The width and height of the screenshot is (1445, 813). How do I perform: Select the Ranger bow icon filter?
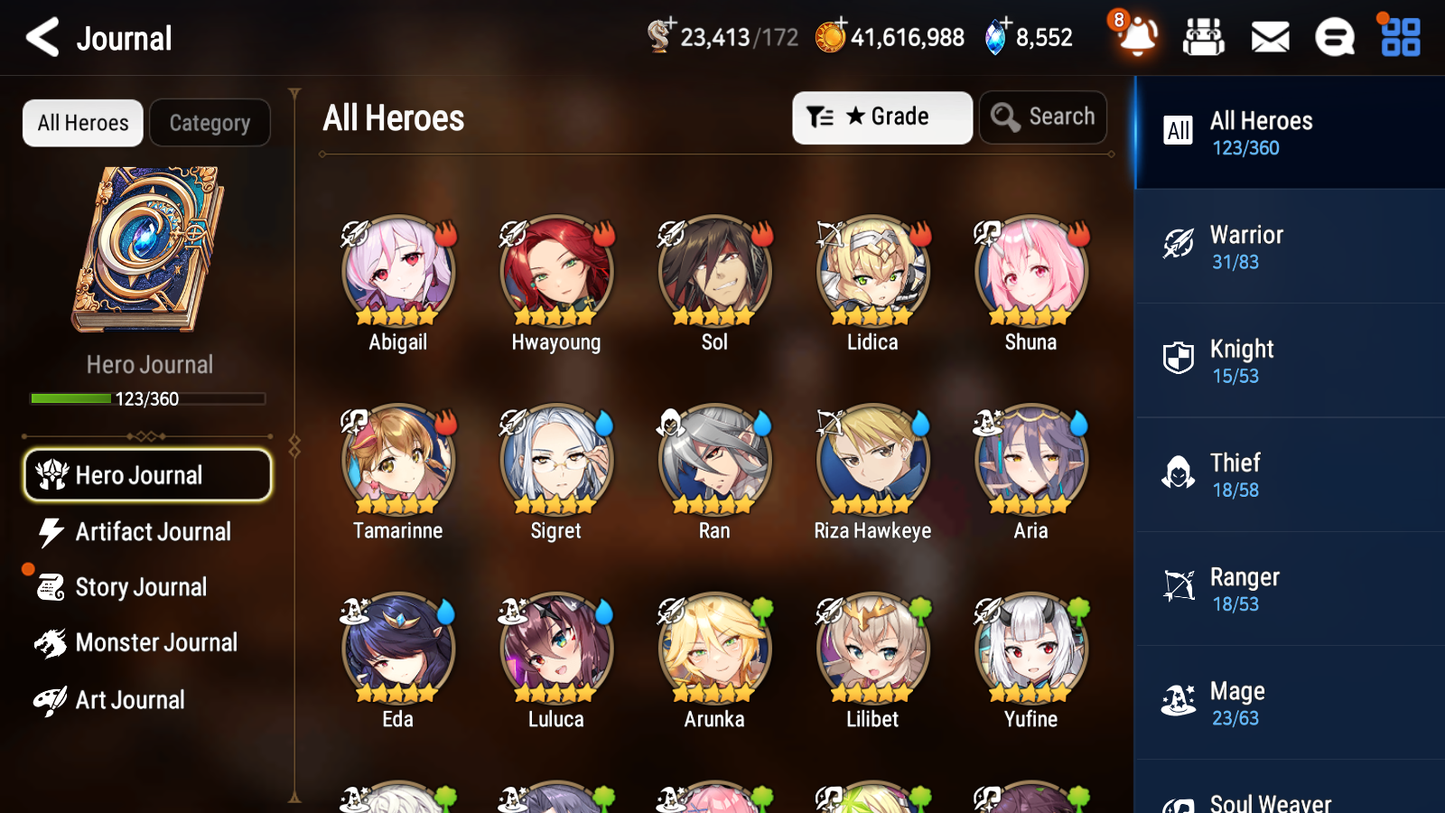tap(1178, 588)
